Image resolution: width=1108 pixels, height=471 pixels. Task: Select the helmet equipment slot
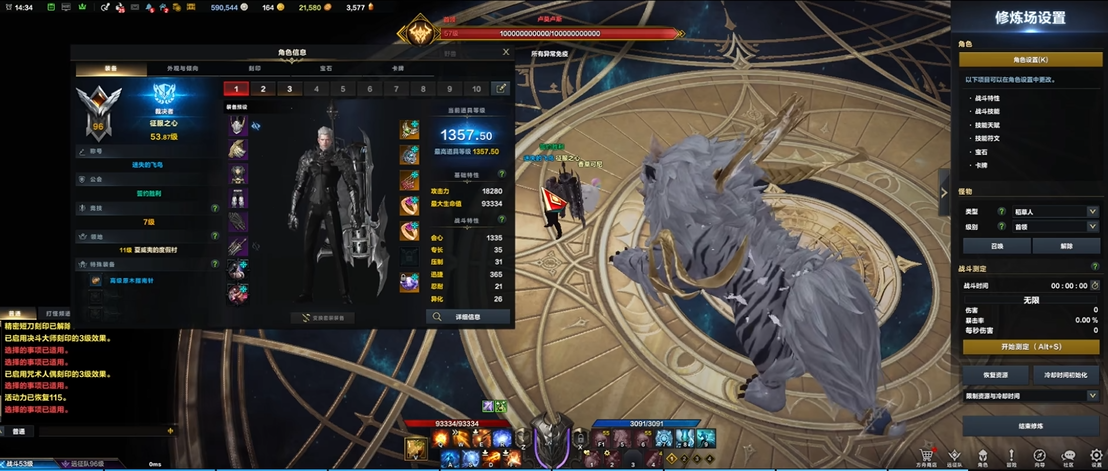click(x=238, y=125)
